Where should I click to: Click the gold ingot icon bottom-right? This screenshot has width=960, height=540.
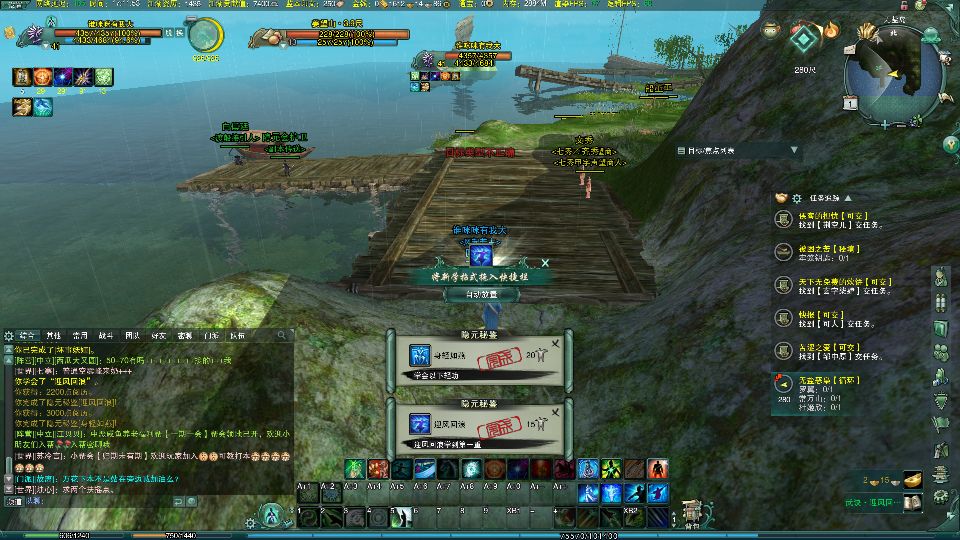[x=910, y=480]
